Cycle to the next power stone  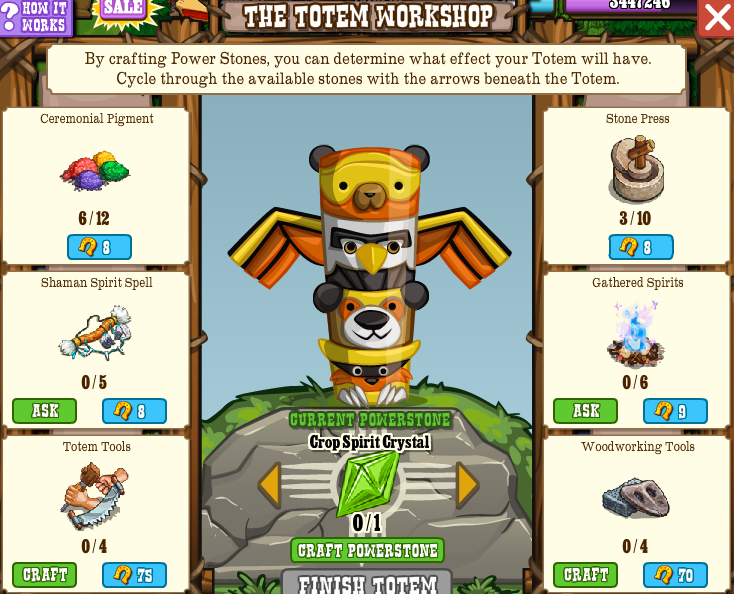pyautogui.click(x=467, y=485)
